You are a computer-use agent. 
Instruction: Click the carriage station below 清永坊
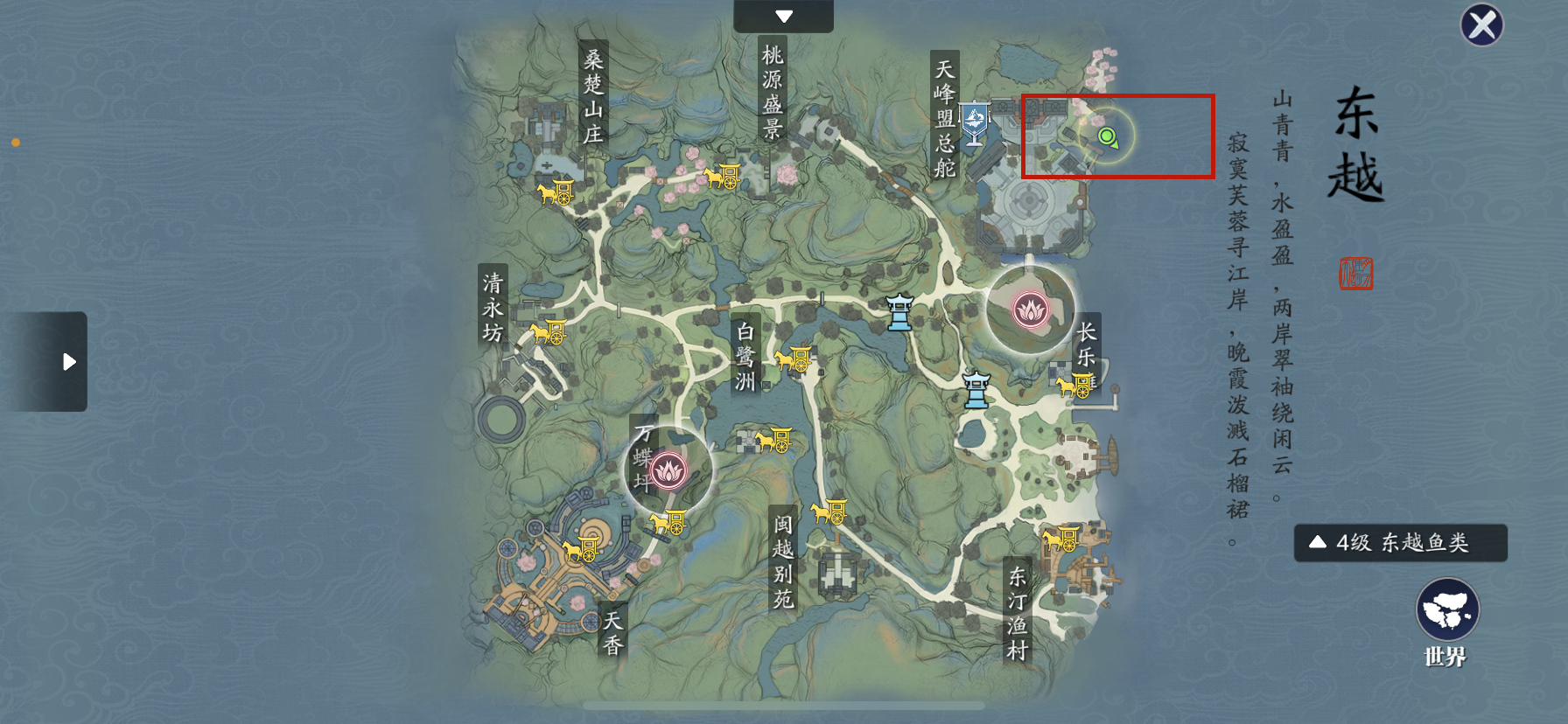[549, 332]
